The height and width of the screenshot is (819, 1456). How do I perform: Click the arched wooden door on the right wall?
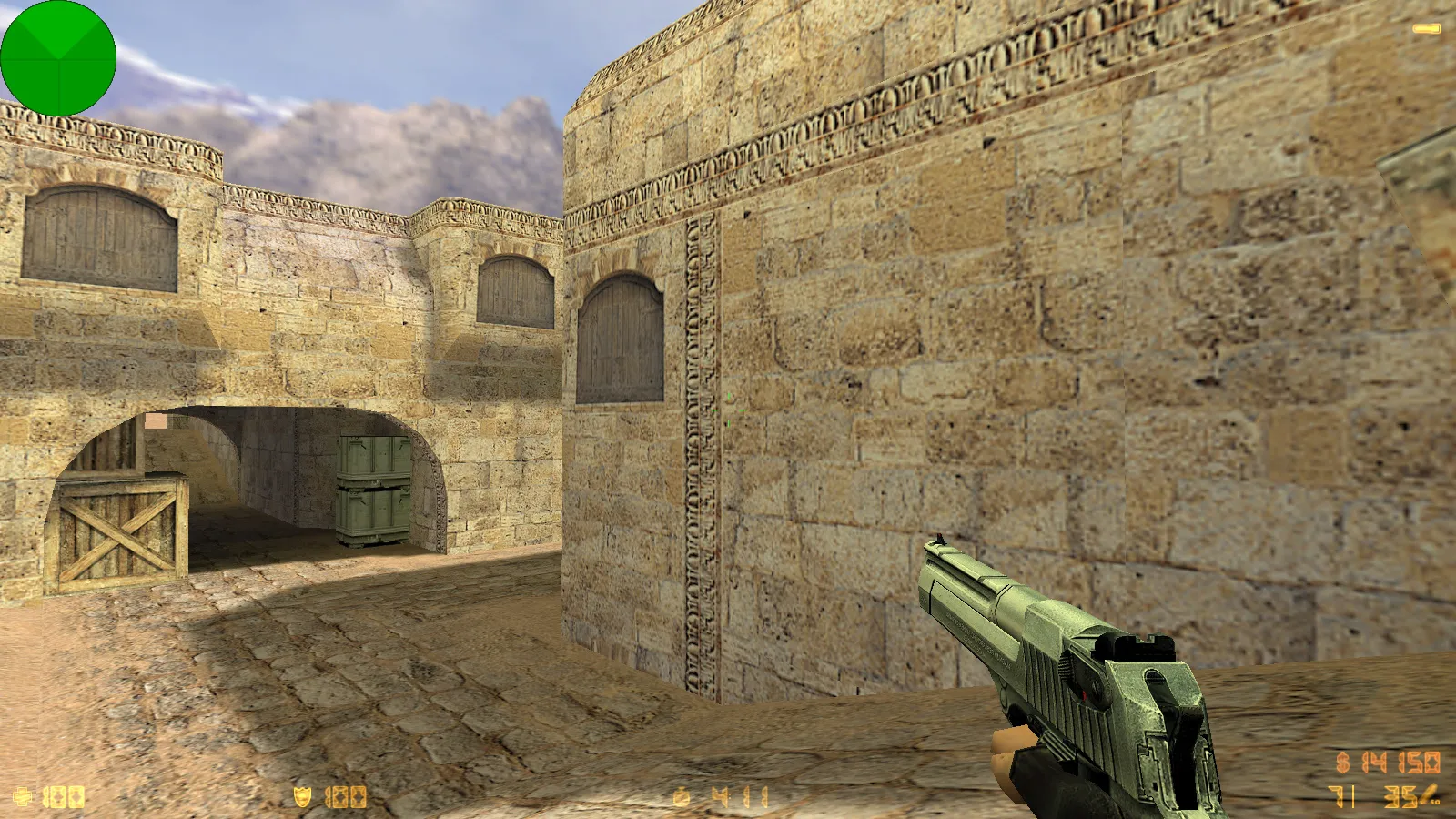(x=619, y=337)
